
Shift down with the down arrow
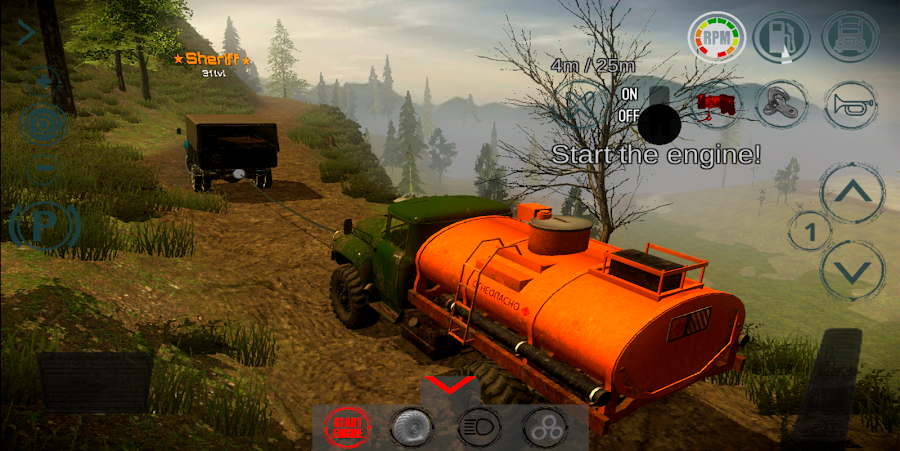[852, 270]
